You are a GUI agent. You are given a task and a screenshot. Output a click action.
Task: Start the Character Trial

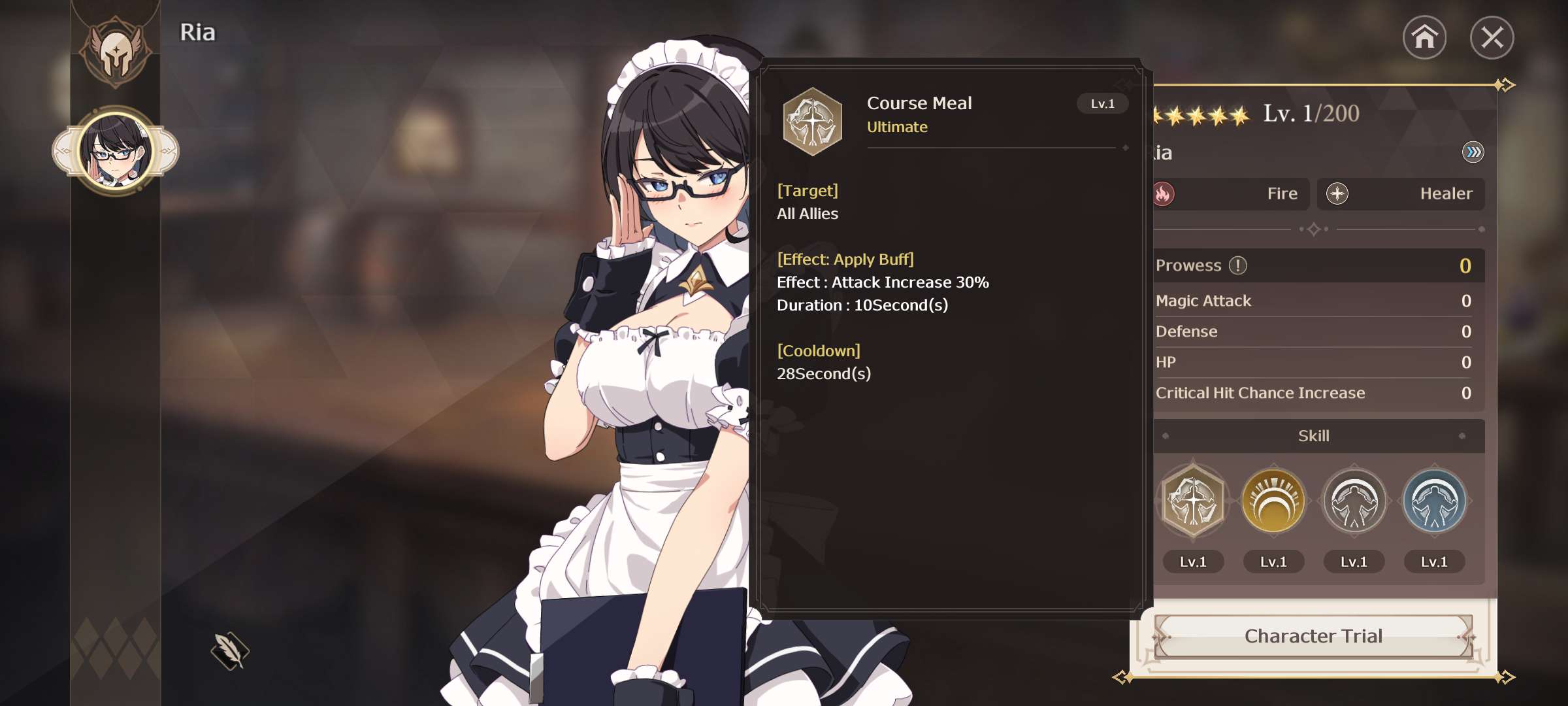(x=1313, y=636)
